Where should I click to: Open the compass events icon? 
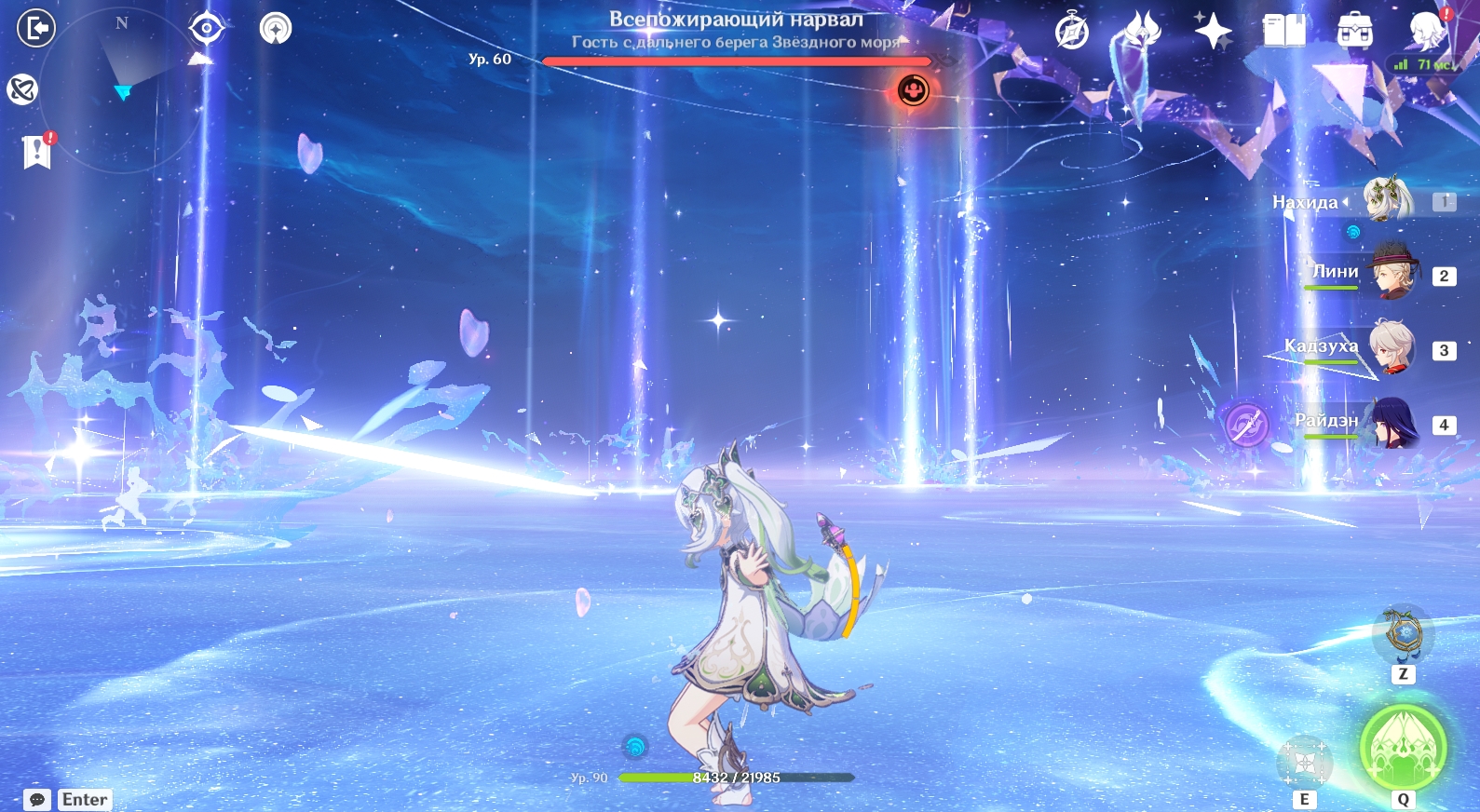tap(1072, 32)
